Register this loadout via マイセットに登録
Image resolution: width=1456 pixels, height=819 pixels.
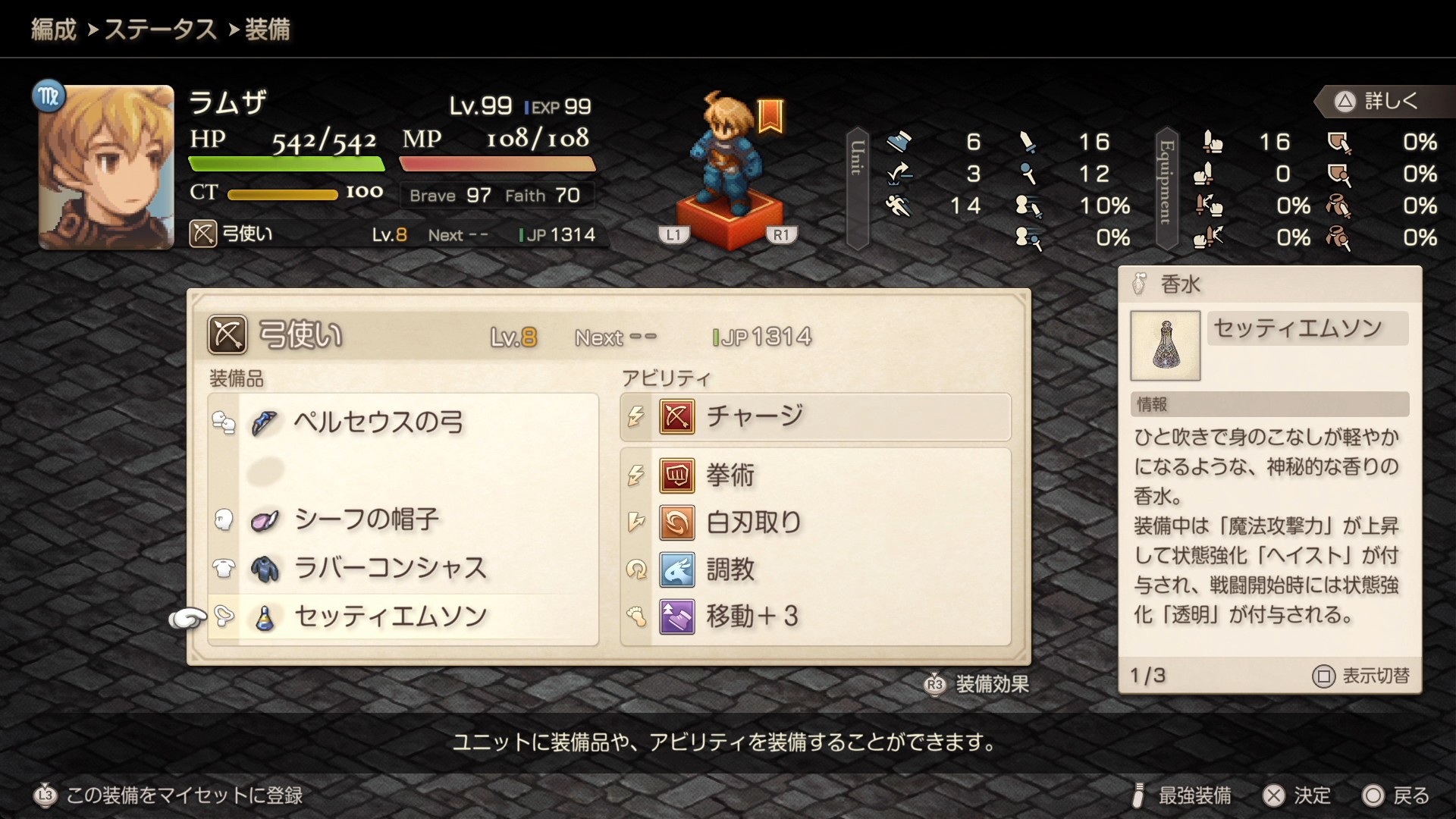[169, 795]
